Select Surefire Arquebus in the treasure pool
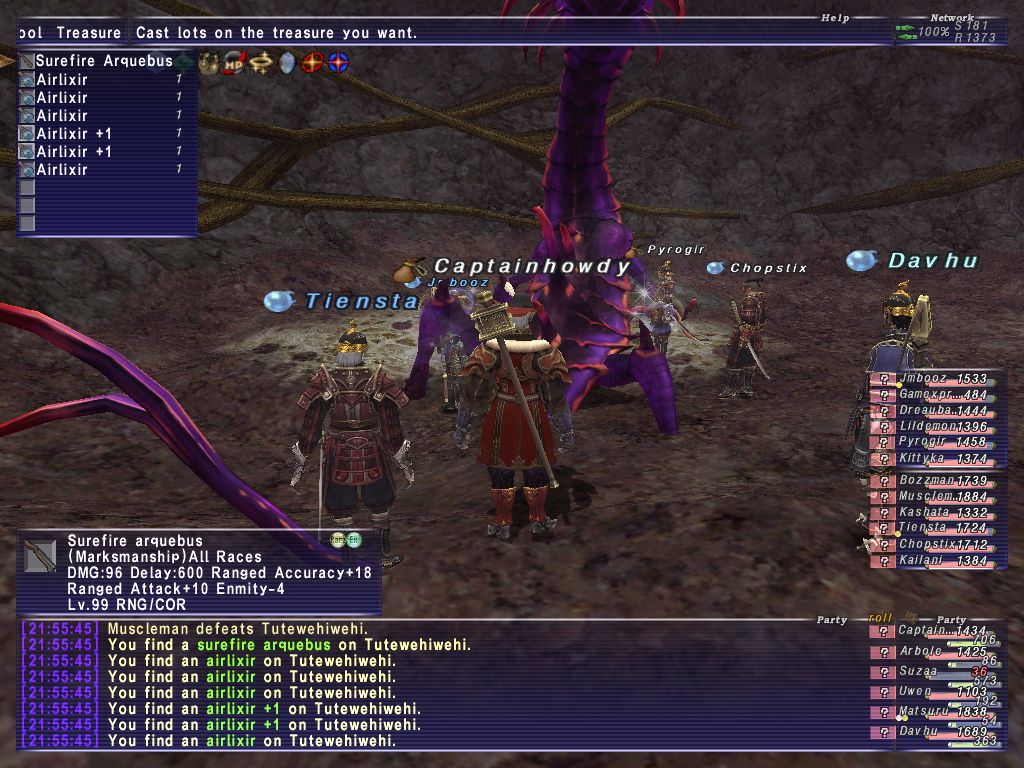 tap(104, 61)
